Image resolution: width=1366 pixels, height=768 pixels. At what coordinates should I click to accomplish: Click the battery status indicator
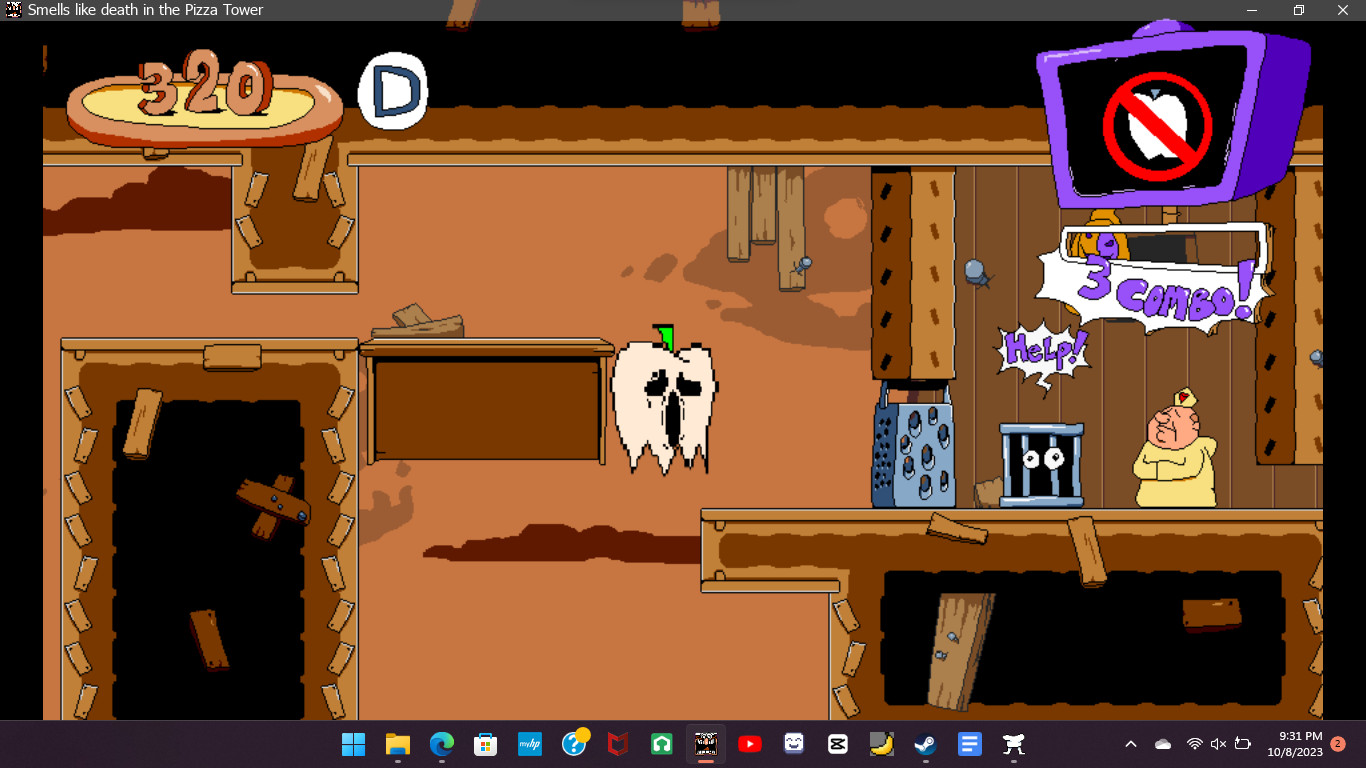coord(1241,744)
